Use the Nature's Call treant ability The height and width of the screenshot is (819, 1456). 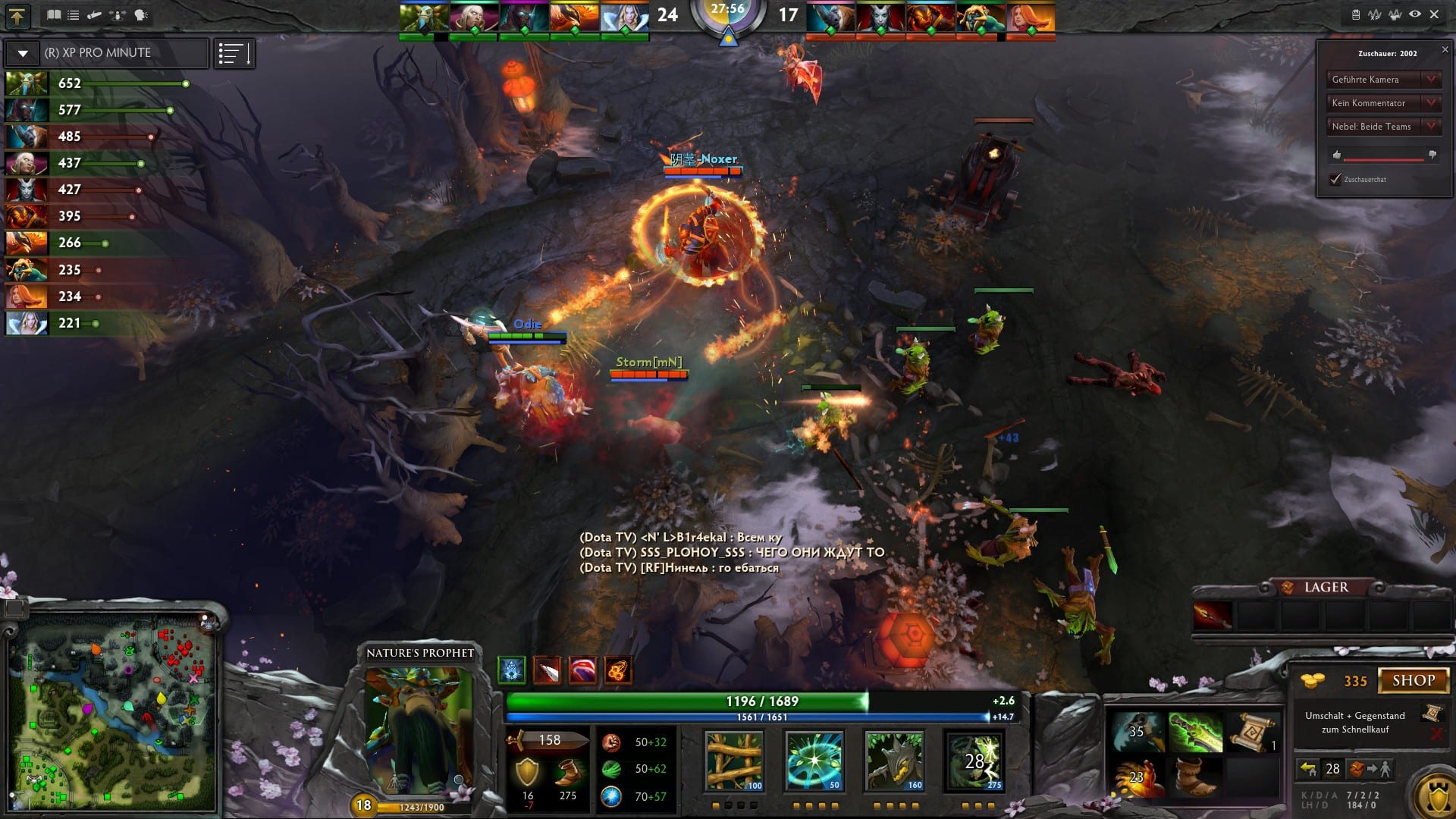[894, 761]
